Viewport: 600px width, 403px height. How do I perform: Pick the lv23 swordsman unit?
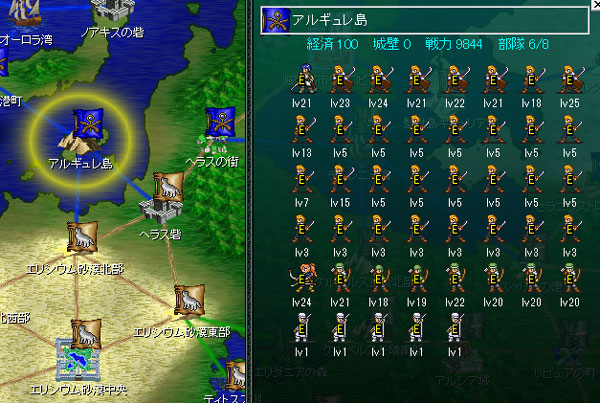[x=339, y=79]
